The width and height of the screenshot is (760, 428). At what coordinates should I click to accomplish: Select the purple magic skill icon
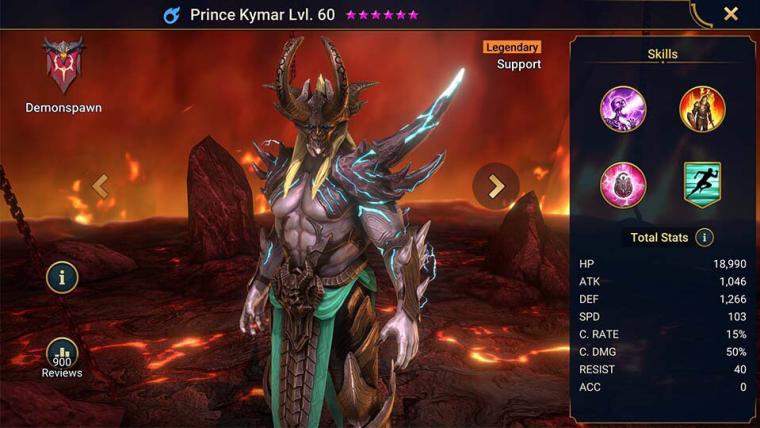point(623,109)
